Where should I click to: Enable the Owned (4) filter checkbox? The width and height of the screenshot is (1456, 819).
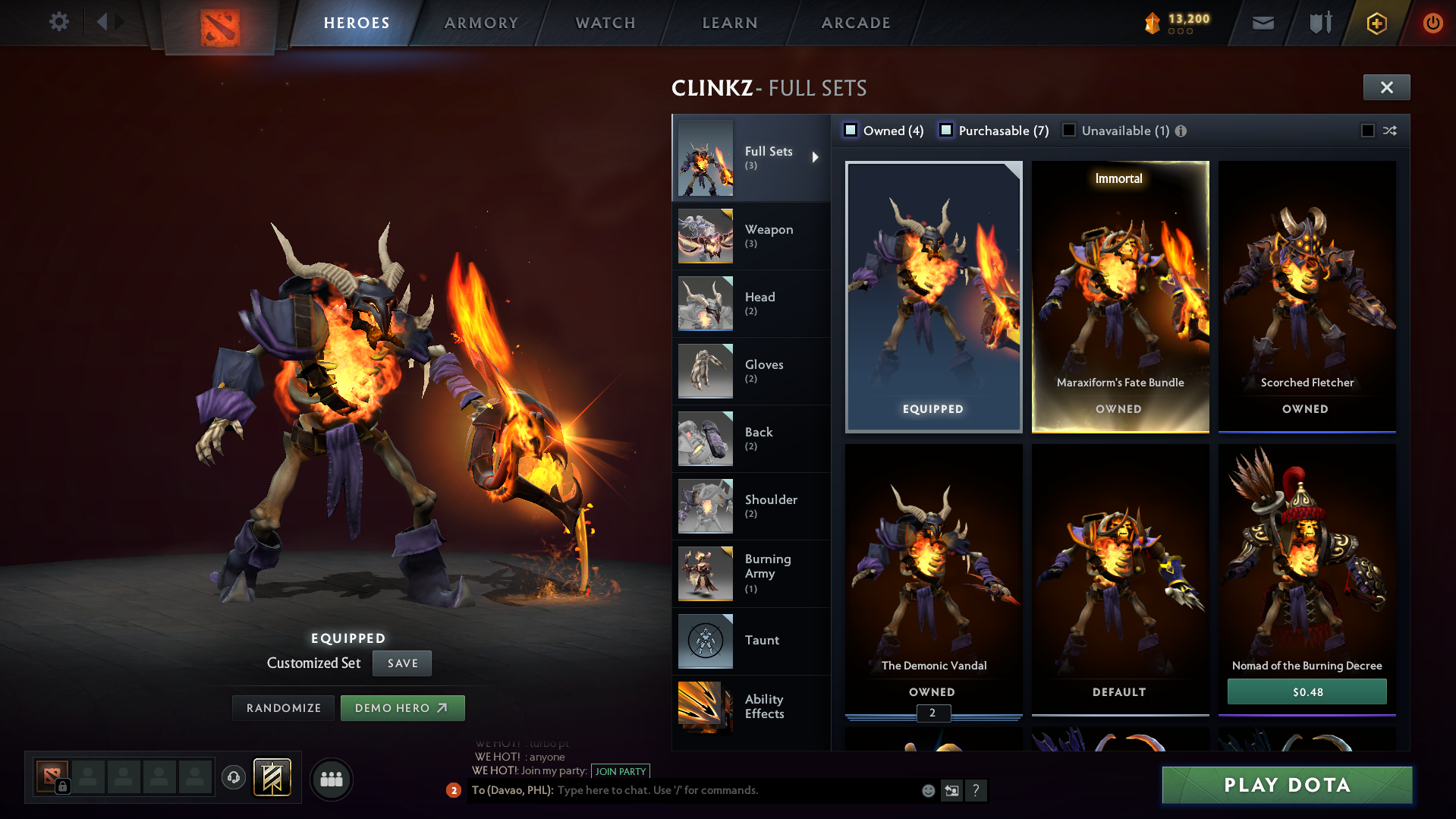(850, 130)
